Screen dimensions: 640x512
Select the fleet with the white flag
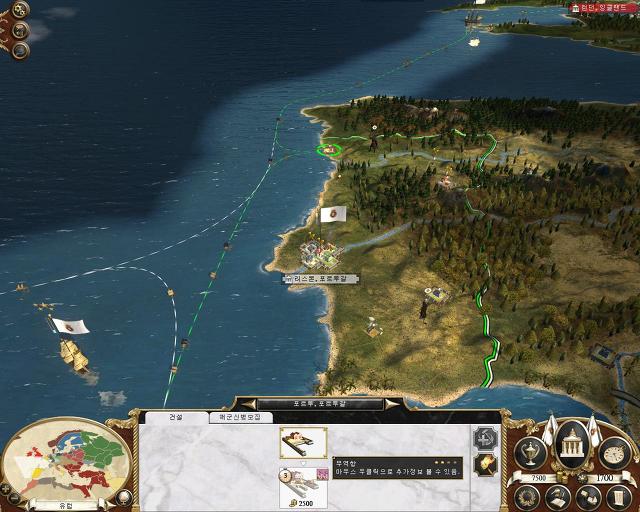(68, 347)
